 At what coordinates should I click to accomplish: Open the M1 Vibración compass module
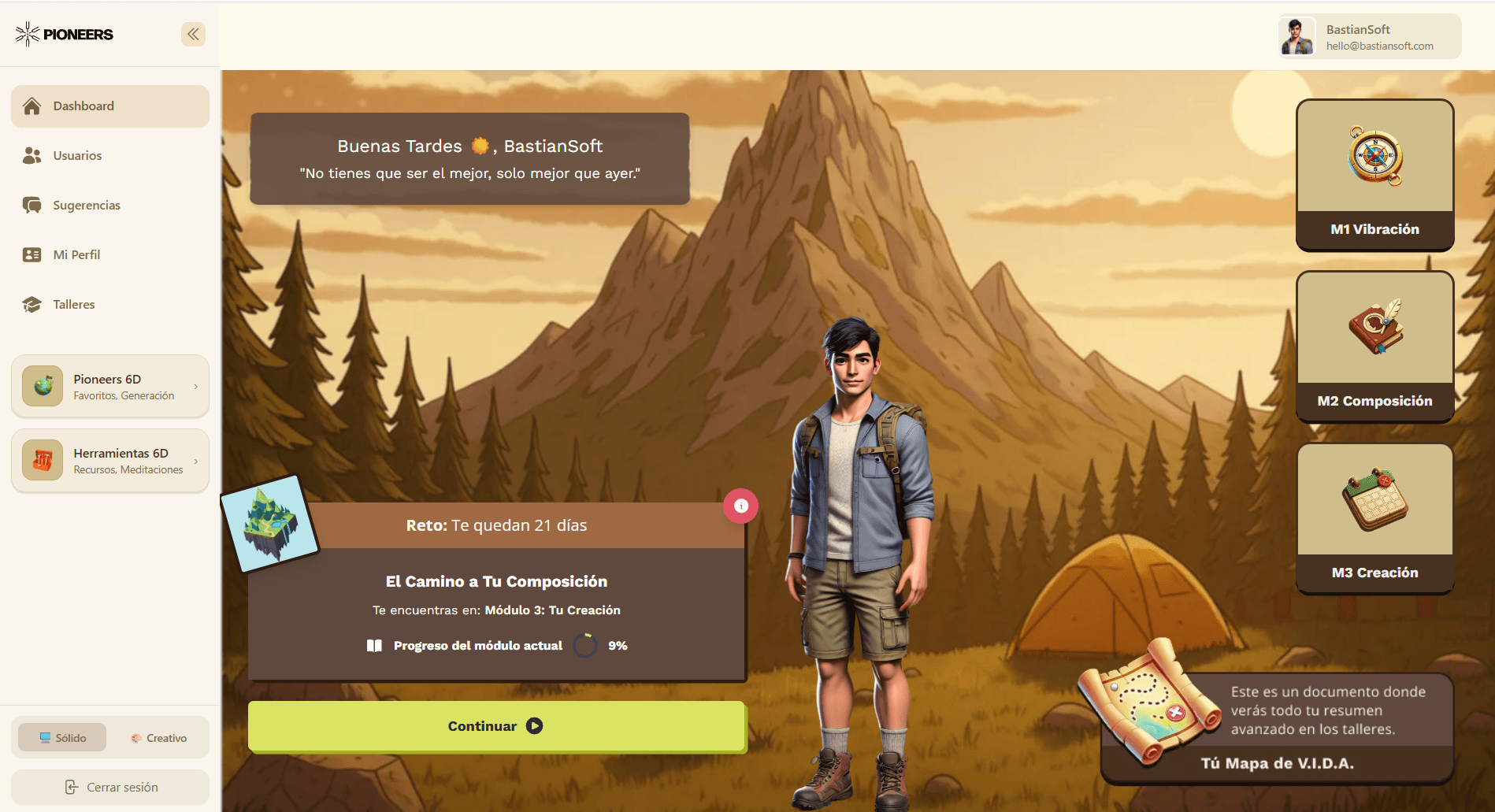pos(1374,175)
